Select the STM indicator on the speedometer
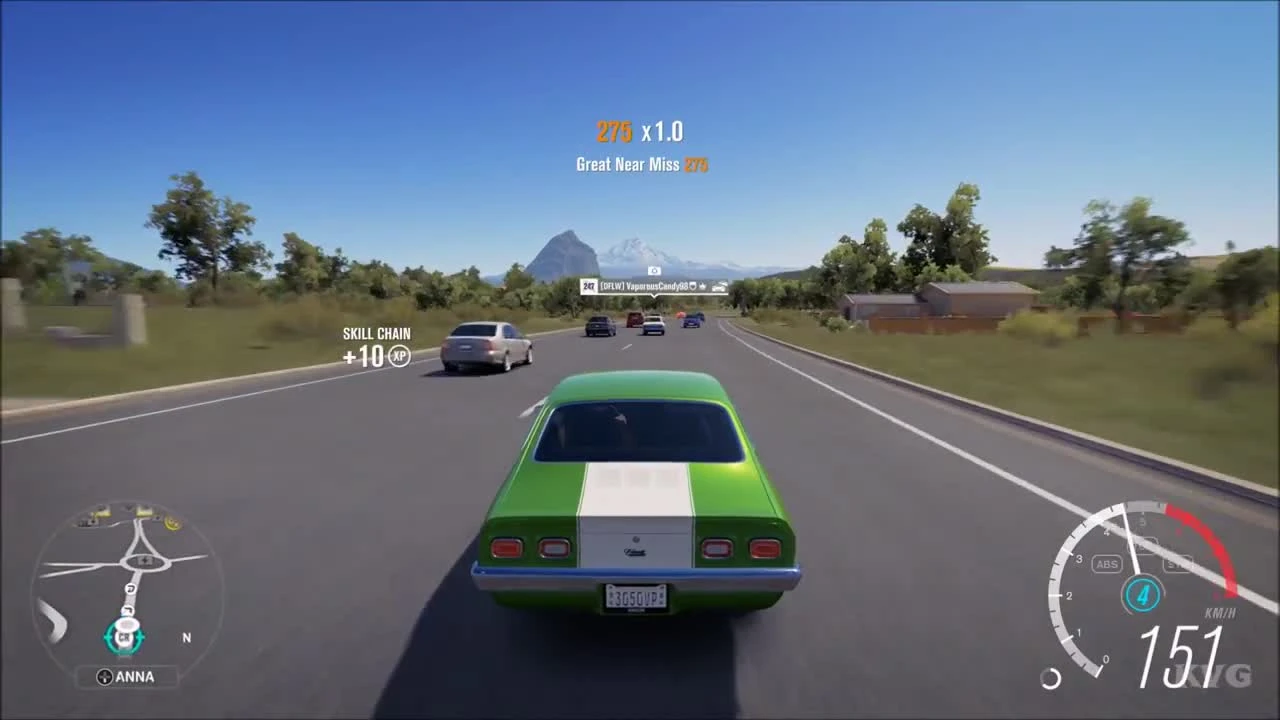 [1178, 564]
